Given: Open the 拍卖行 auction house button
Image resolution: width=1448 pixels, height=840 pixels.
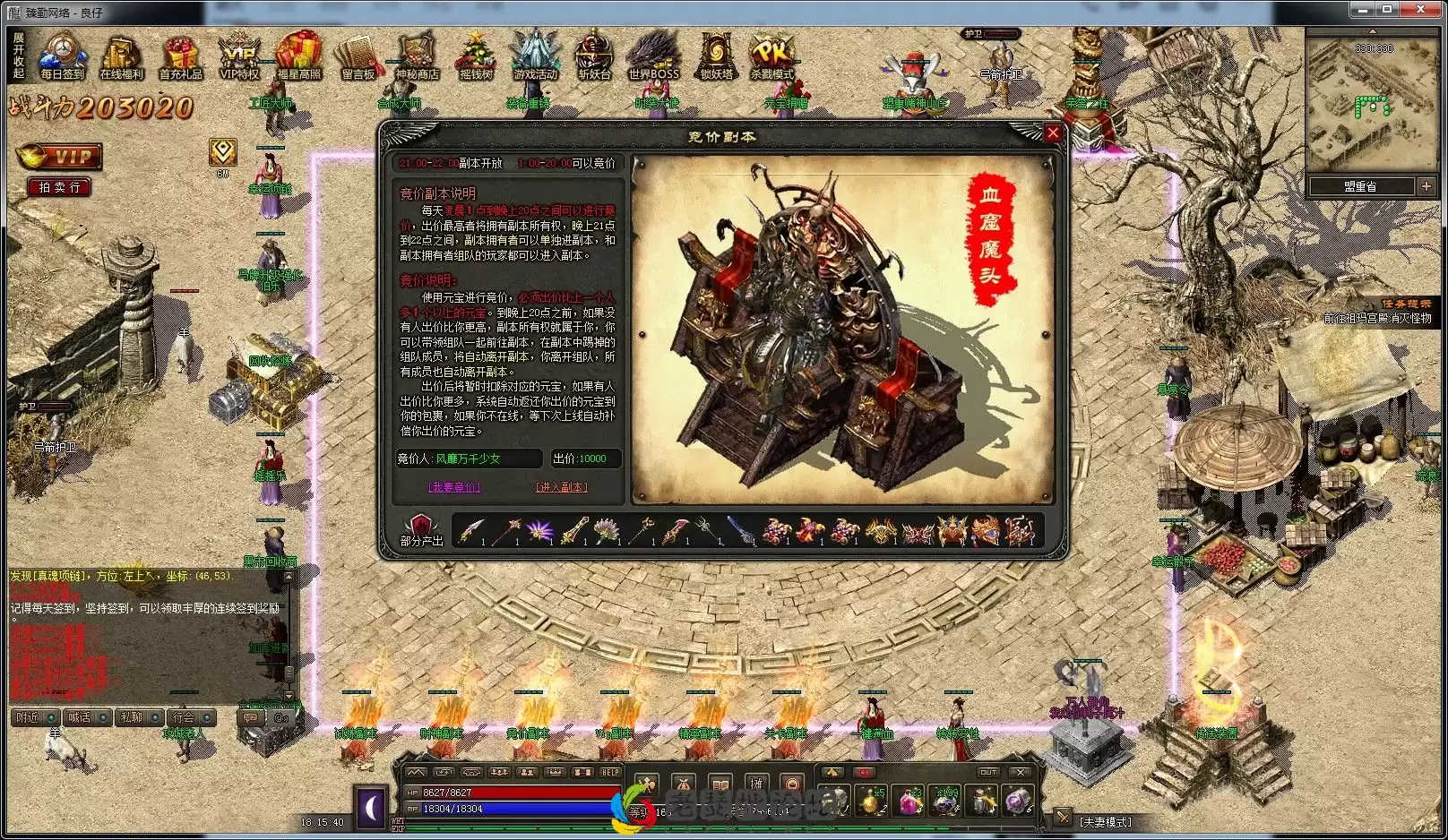Looking at the screenshot, I should click(x=57, y=188).
